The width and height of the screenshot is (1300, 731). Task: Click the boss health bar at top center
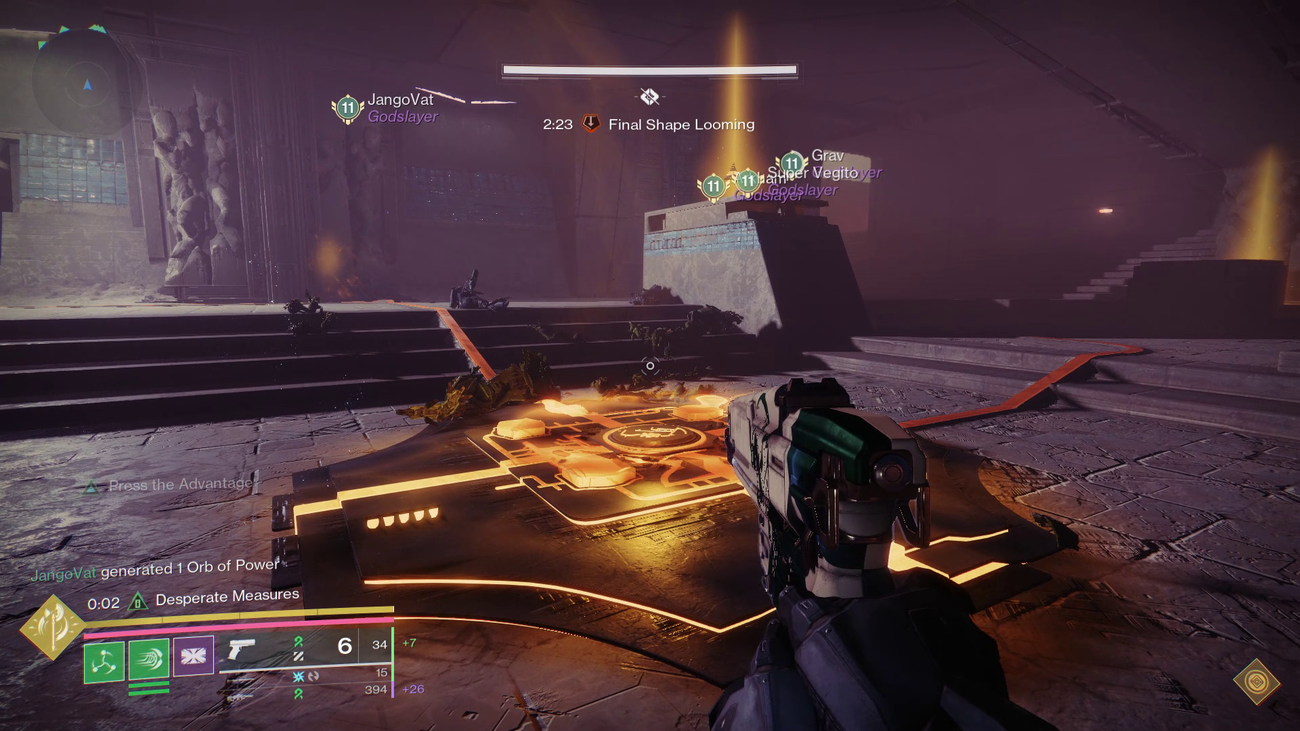pos(649,69)
